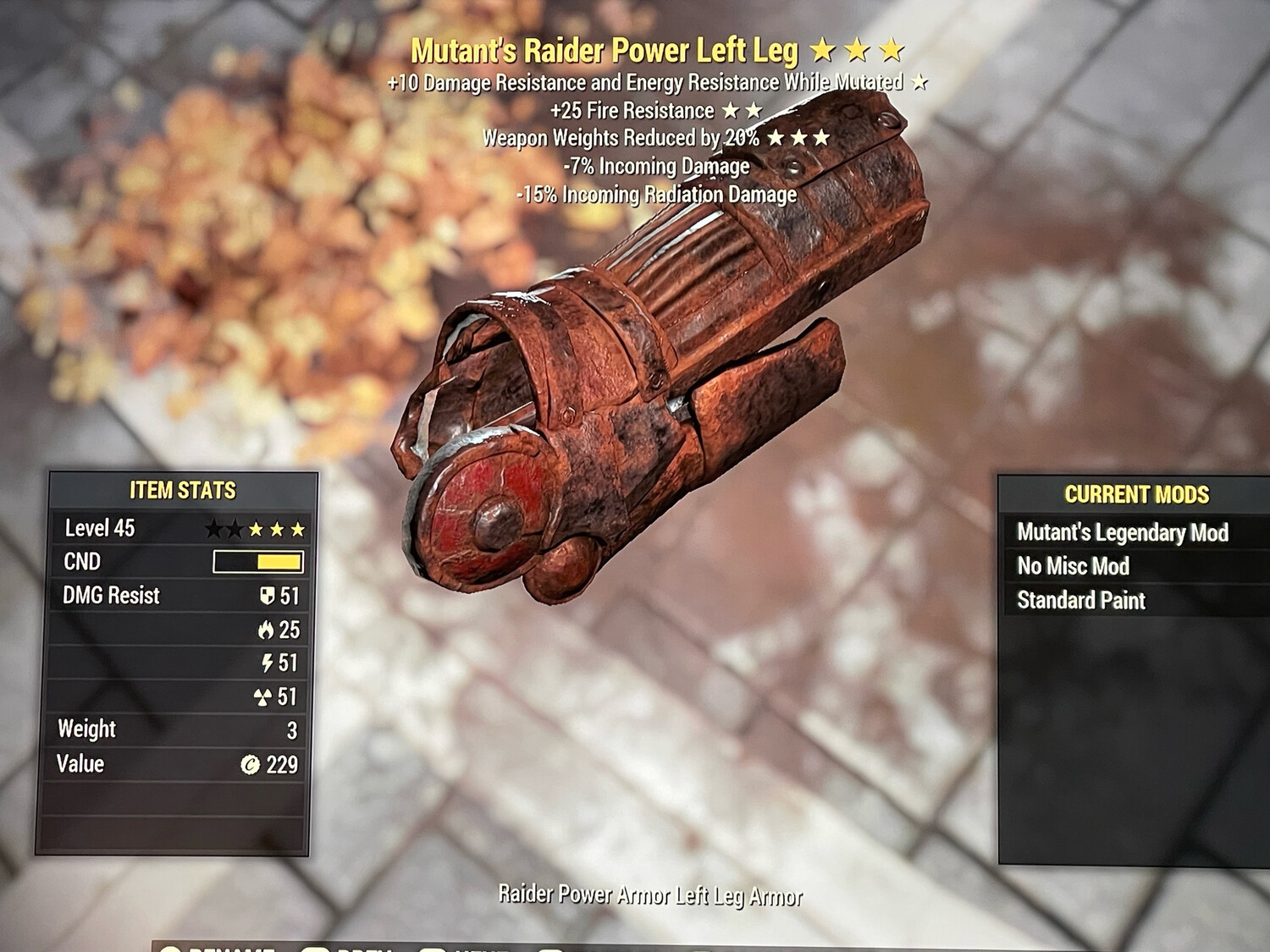Click the stars beside Weapon Weights Reduced effect

798,138
